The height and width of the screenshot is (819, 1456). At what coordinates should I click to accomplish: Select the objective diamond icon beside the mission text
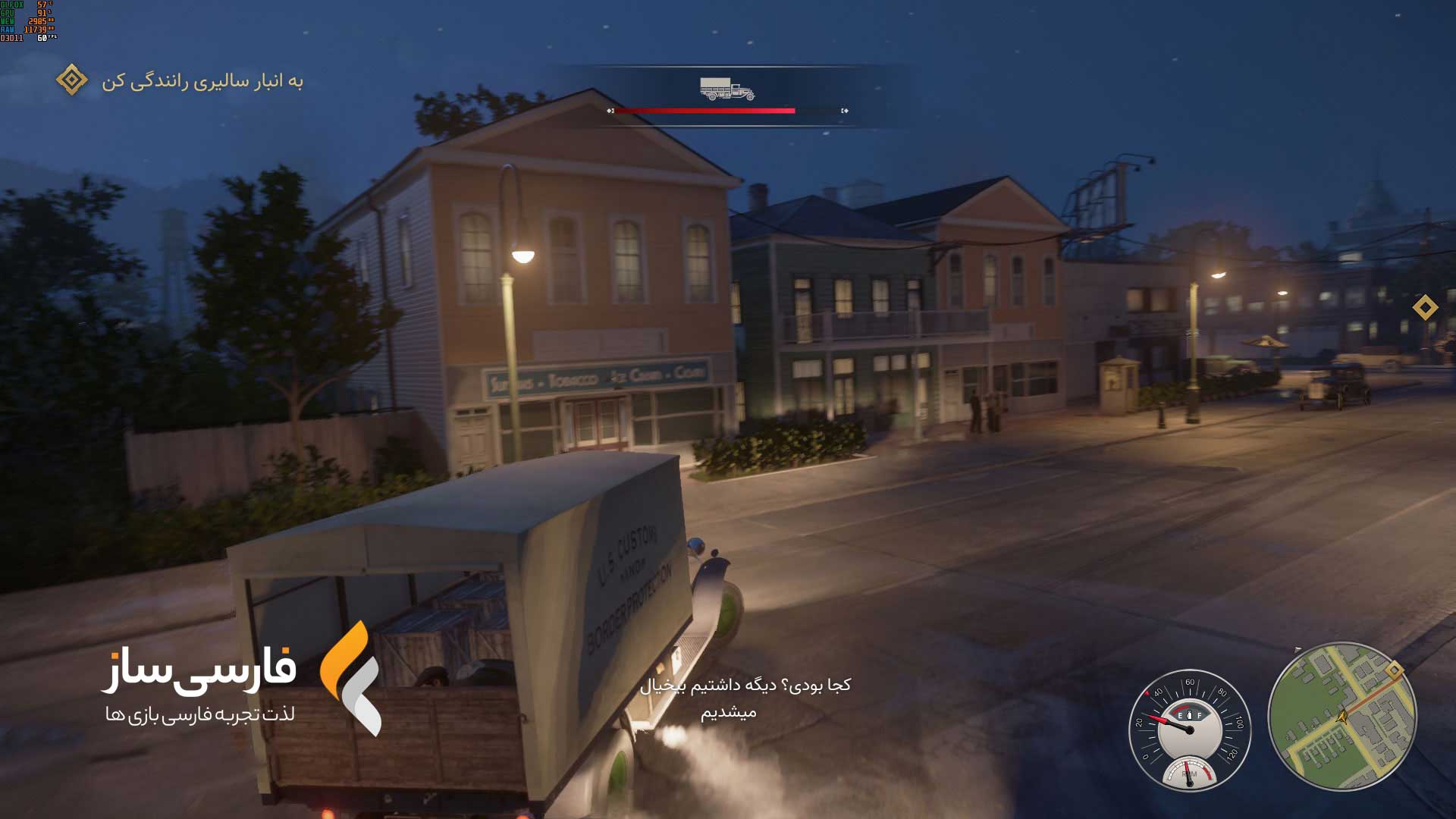pyautogui.click(x=72, y=80)
